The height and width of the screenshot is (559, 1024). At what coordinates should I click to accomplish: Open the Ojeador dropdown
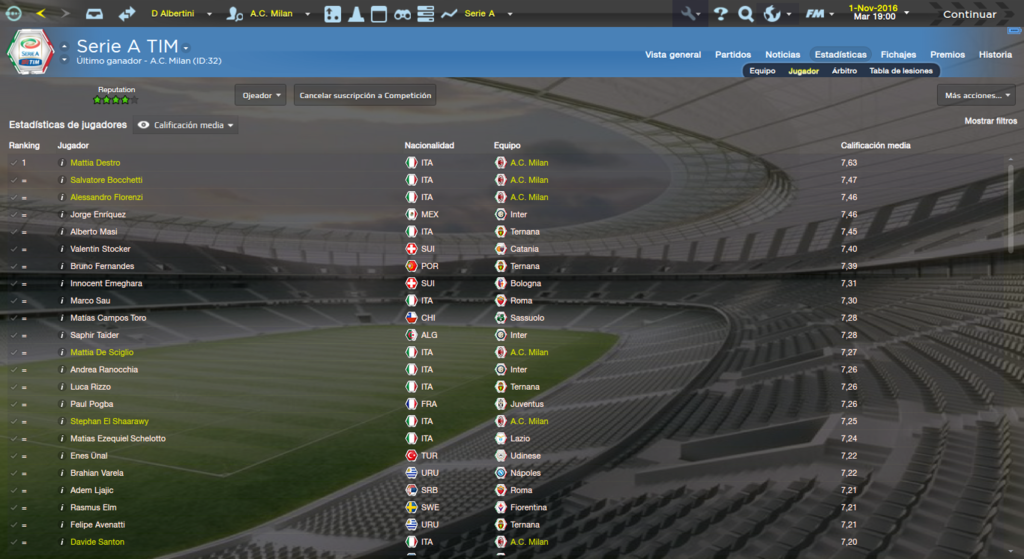[261, 95]
